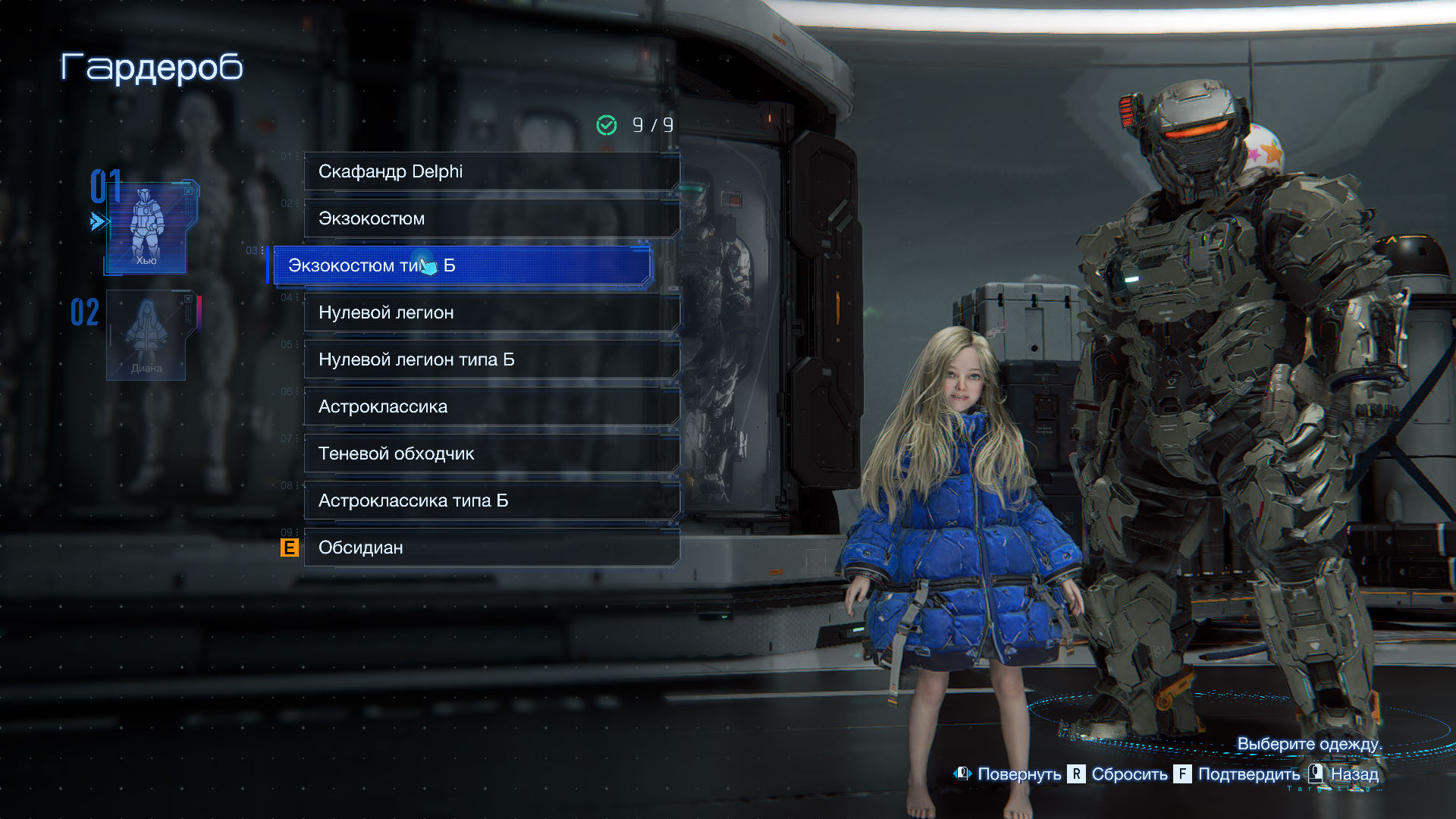The image size is (1456, 819).
Task: Select the Нулевой легион outfit
Action: (x=491, y=312)
